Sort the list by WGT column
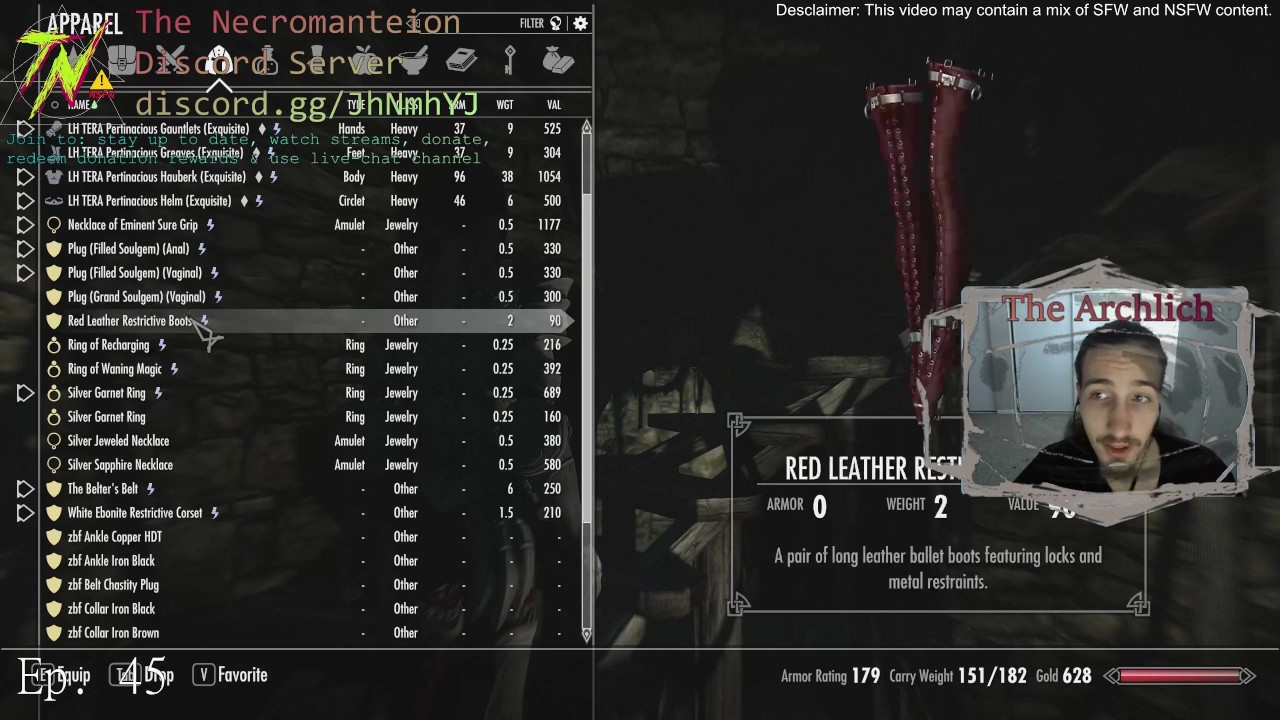The height and width of the screenshot is (720, 1280). pyautogui.click(x=505, y=105)
